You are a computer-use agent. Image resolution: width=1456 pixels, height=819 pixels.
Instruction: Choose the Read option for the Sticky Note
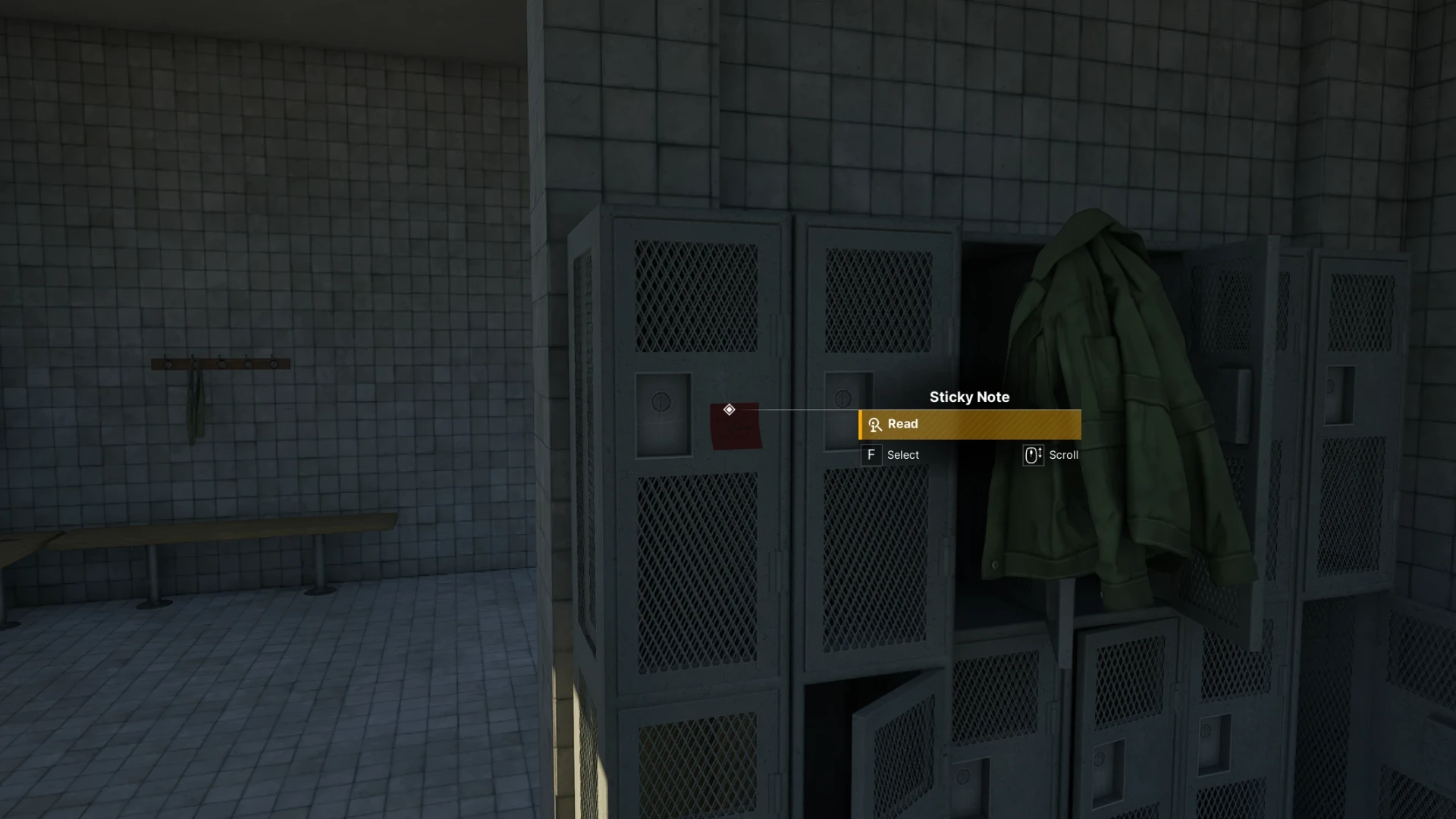coord(969,425)
